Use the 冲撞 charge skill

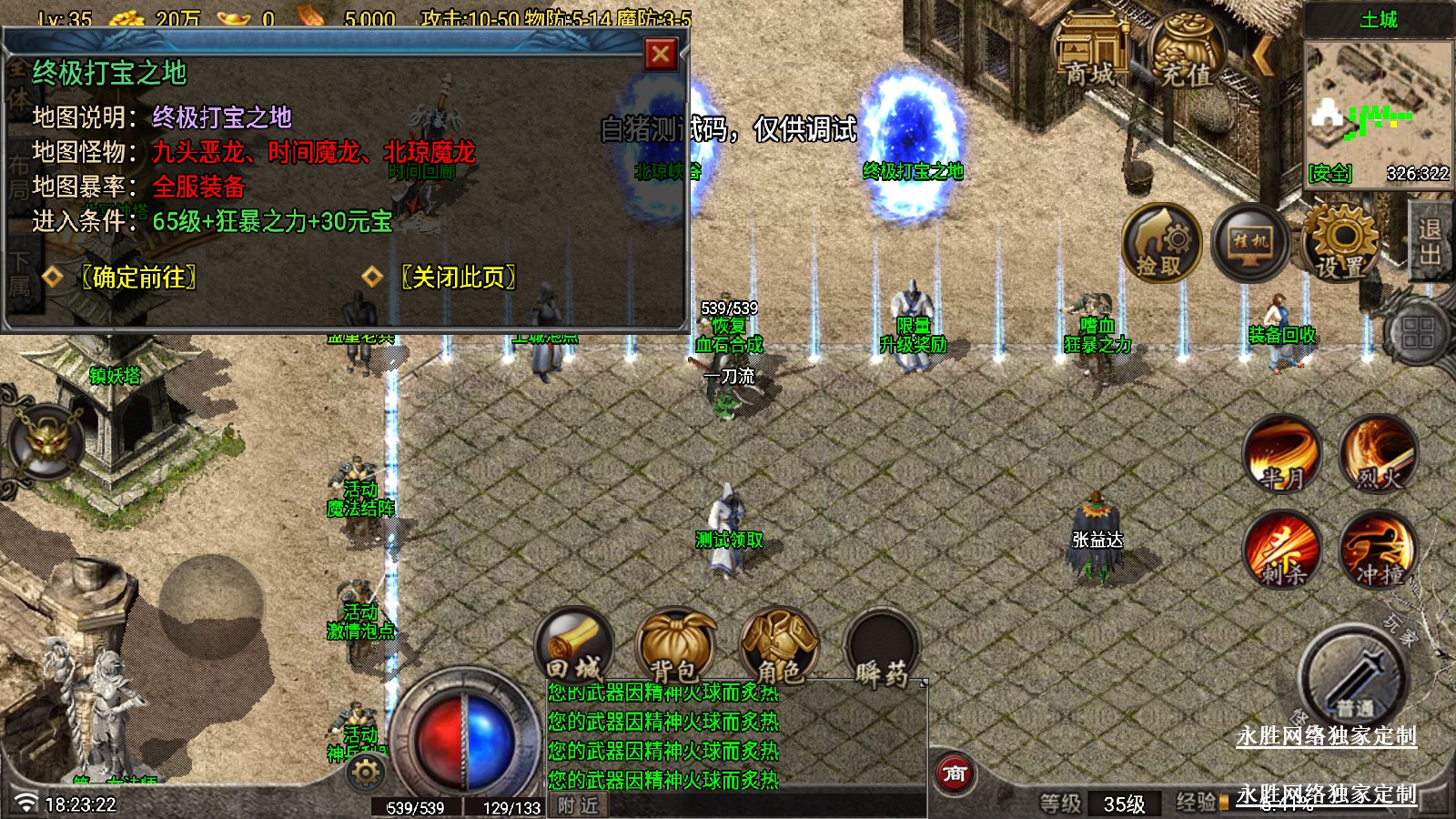coord(1379,549)
